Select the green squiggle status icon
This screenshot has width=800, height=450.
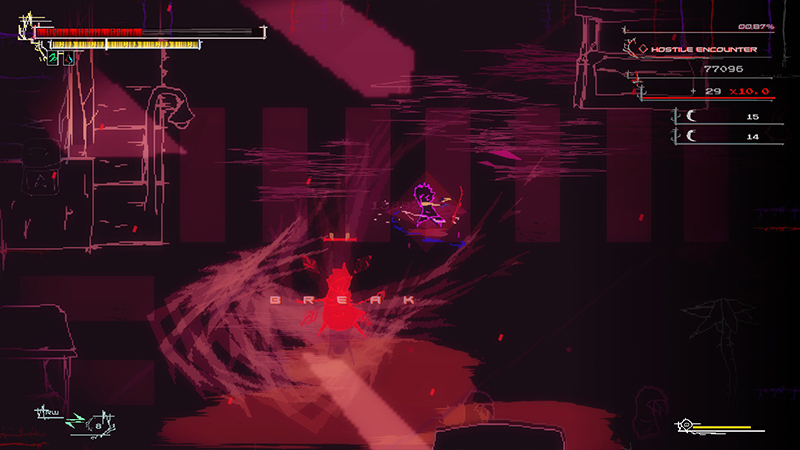coord(52,59)
